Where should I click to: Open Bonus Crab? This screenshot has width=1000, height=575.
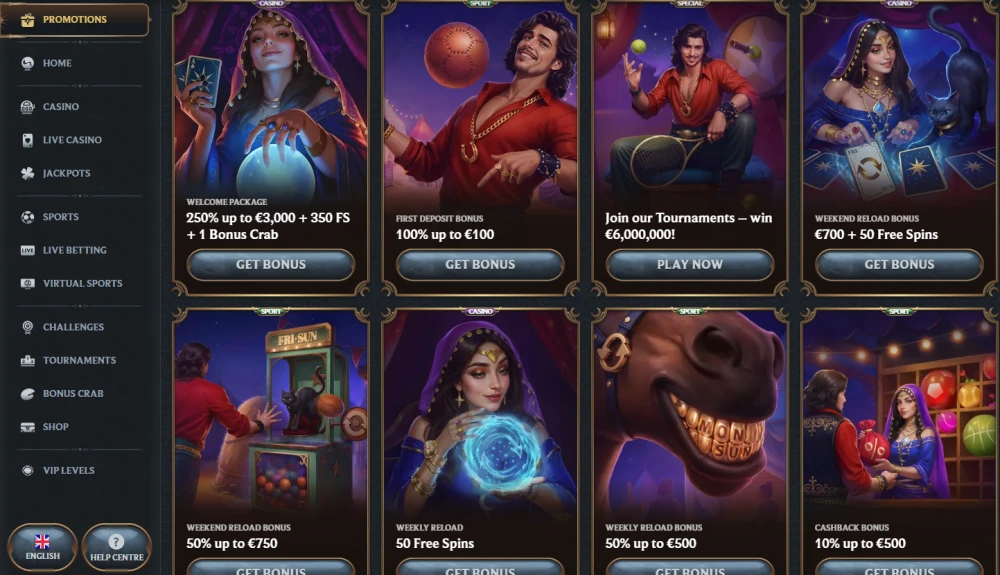point(72,393)
